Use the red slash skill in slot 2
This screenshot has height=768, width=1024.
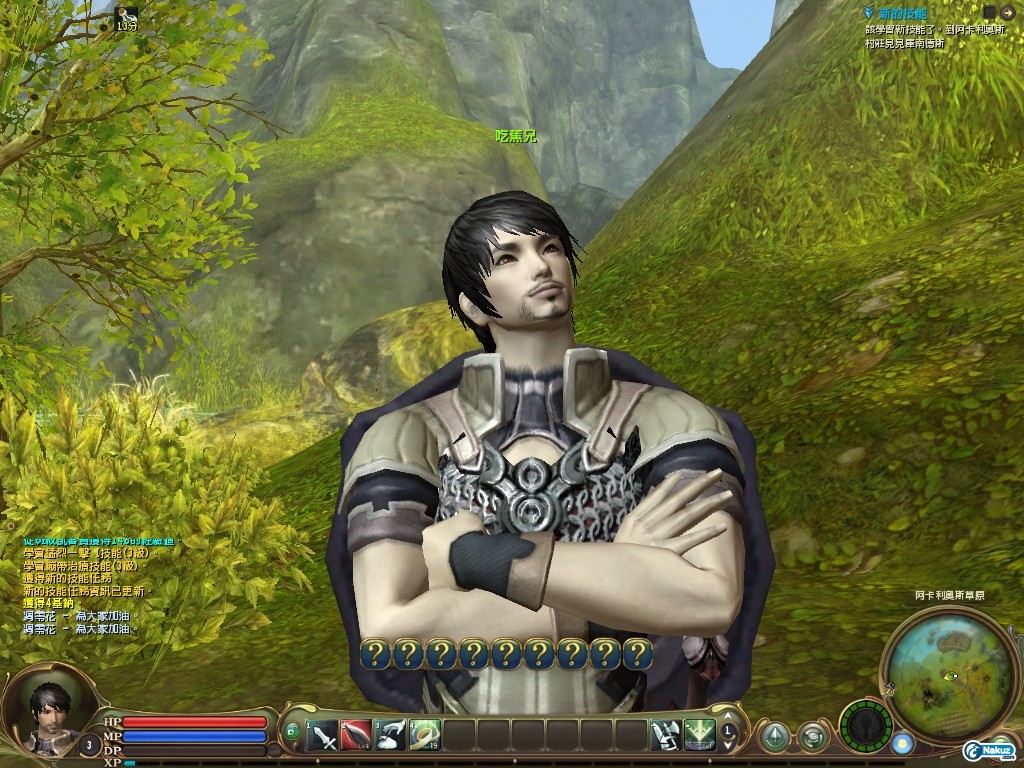click(x=356, y=736)
